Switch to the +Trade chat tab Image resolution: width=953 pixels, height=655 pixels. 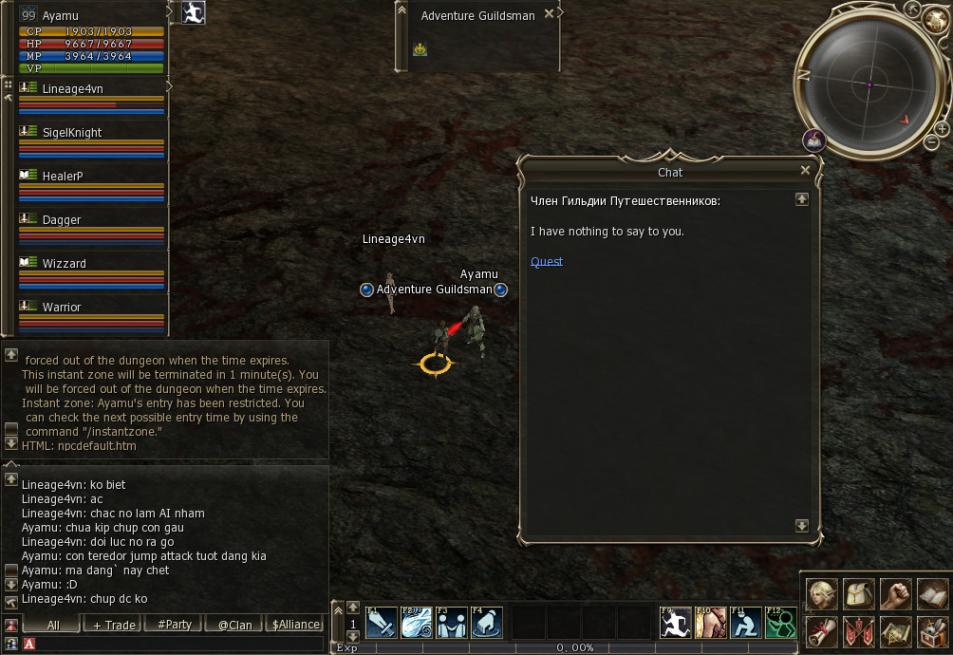(113, 625)
